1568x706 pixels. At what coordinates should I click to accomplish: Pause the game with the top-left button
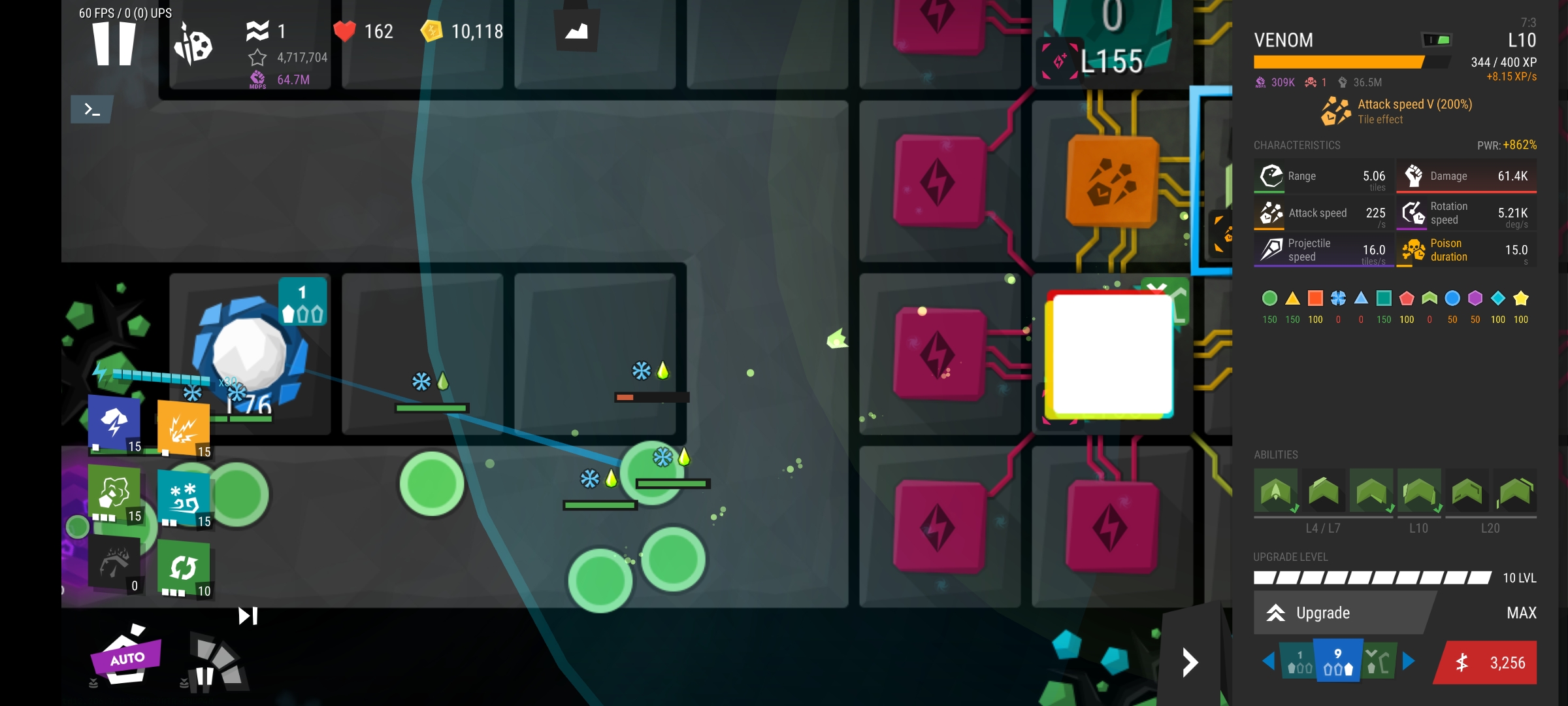(x=114, y=43)
